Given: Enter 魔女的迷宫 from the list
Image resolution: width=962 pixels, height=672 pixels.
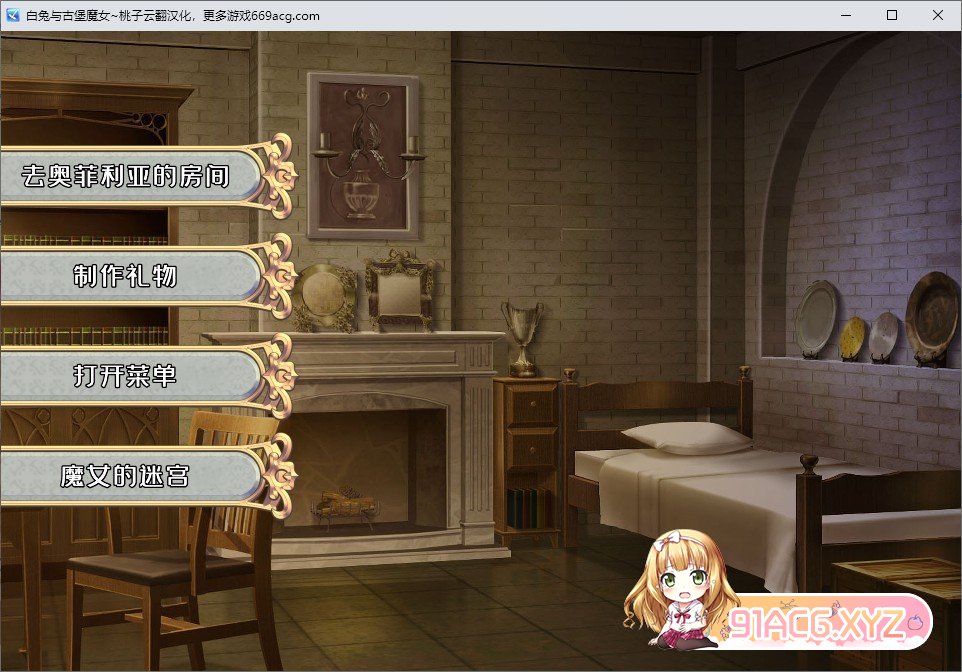Looking at the screenshot, I should point(127,477).
